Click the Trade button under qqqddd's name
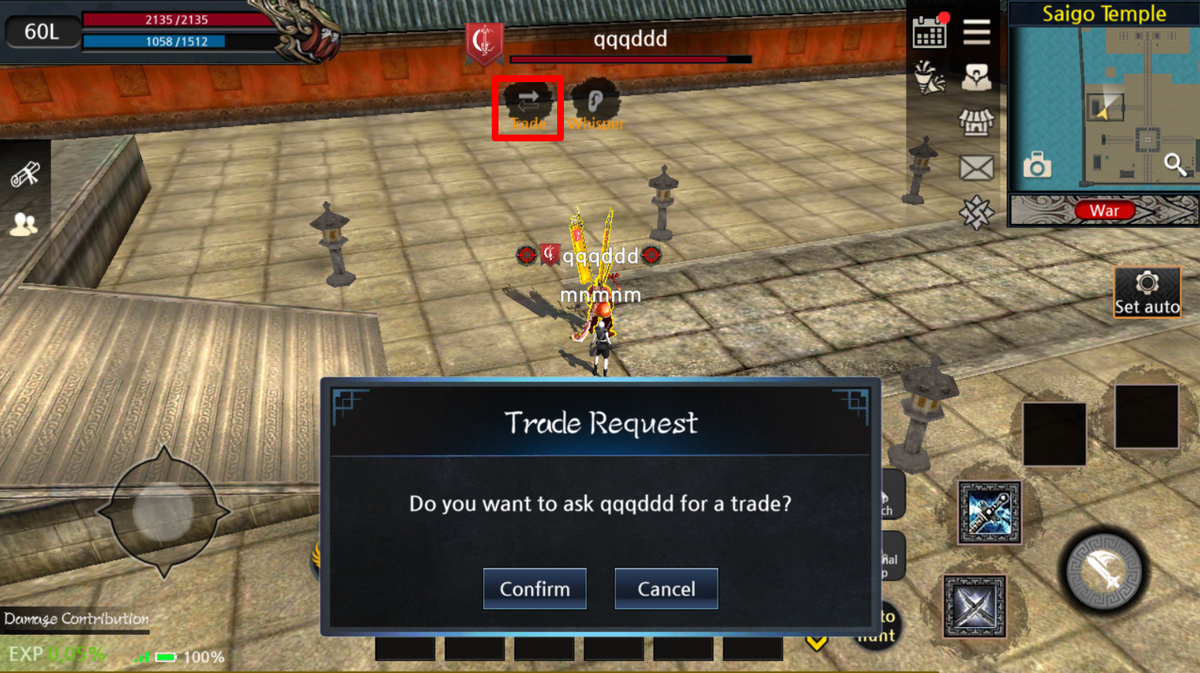 pyautogui.click(x=528, y=108)
